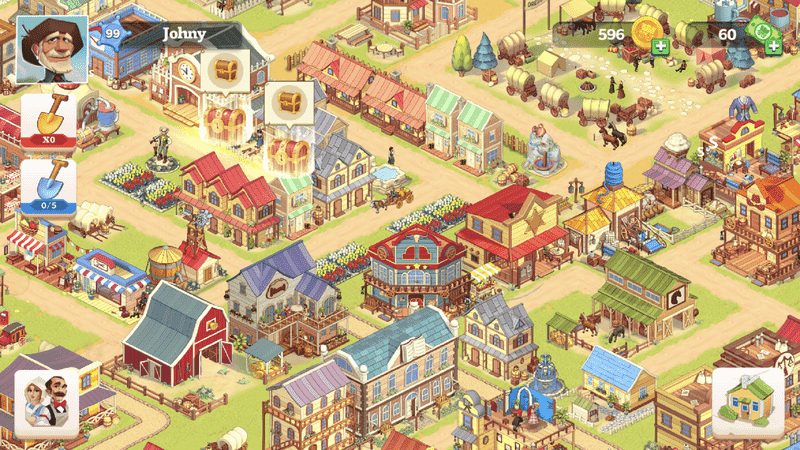
Task: Open Johny's player profile portrait
Action: pyautogui.click(x=52, y=50)
